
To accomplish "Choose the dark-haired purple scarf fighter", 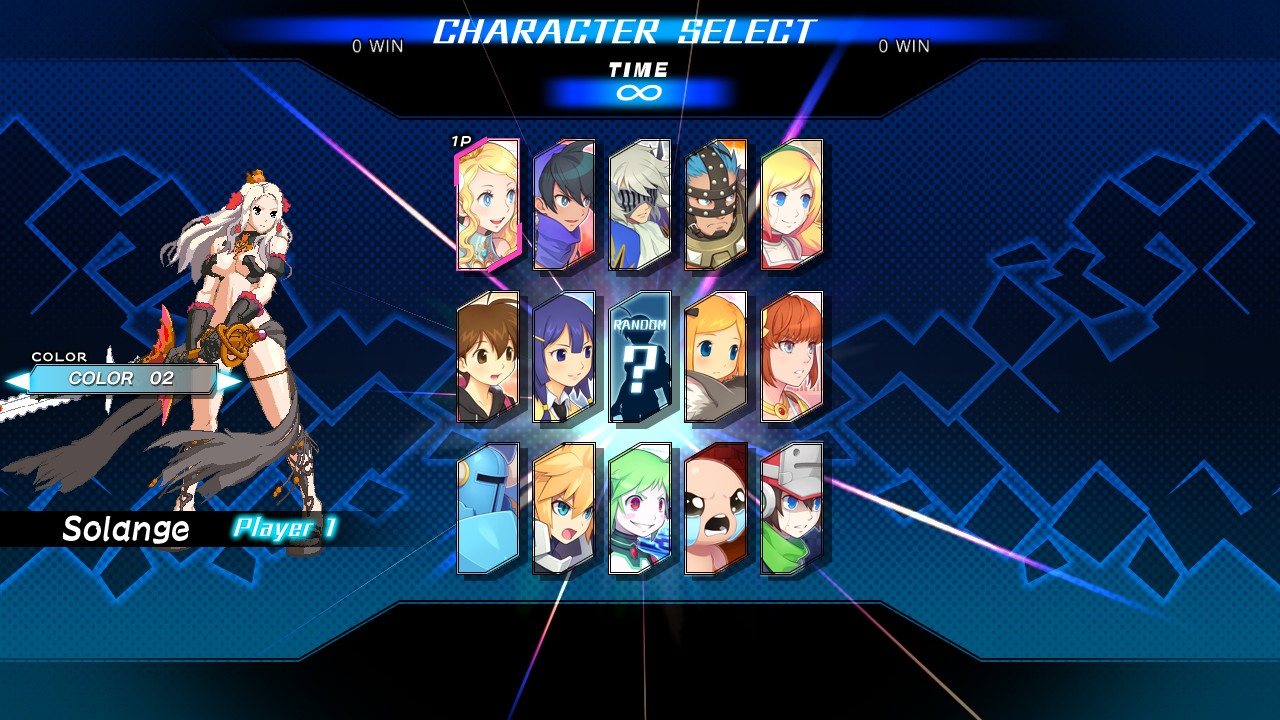I will pos(564,205).
